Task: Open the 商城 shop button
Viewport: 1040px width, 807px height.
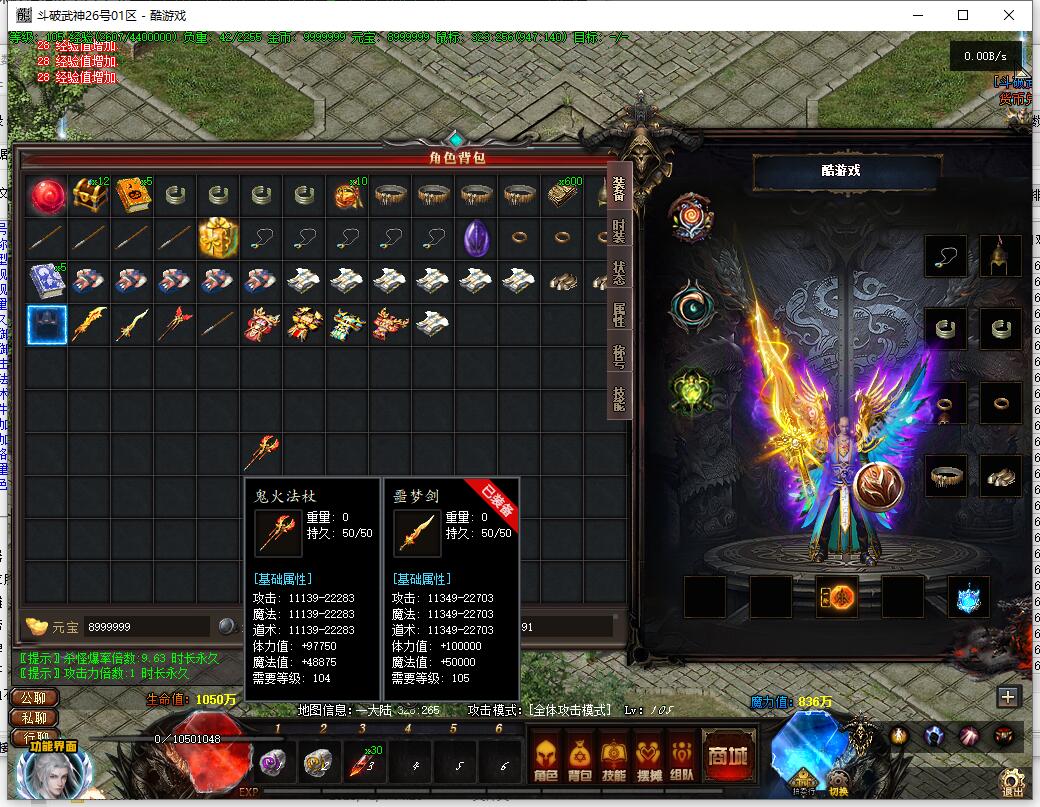Action: [727, 757]
